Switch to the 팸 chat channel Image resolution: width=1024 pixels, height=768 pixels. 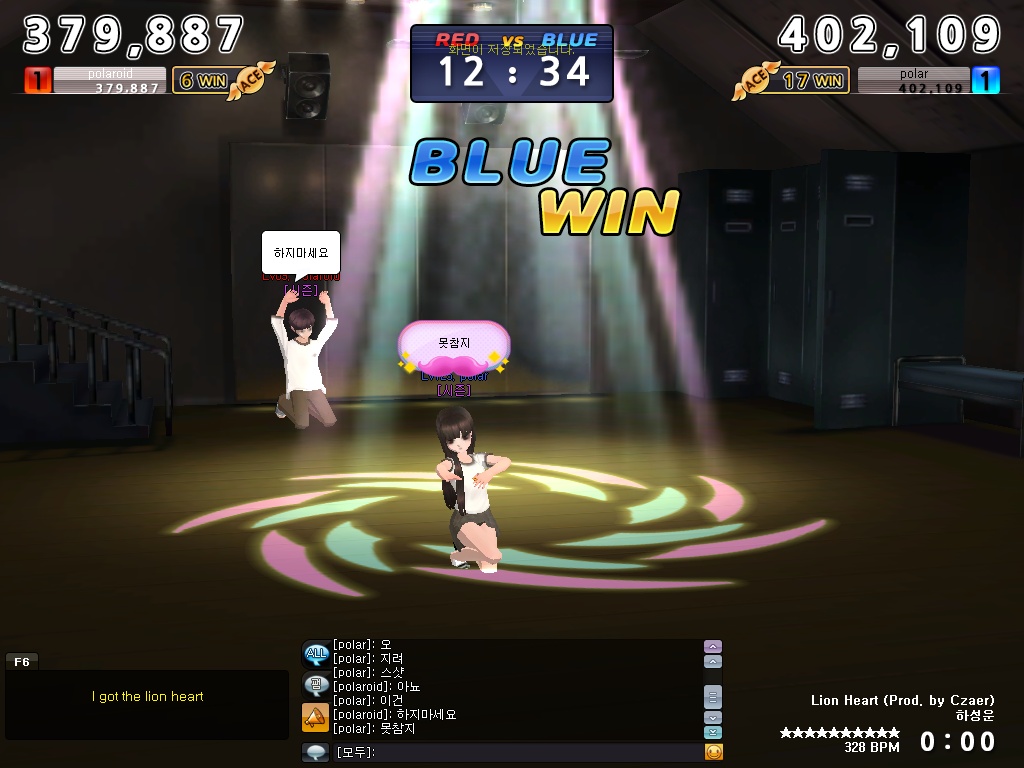[316, 685]
